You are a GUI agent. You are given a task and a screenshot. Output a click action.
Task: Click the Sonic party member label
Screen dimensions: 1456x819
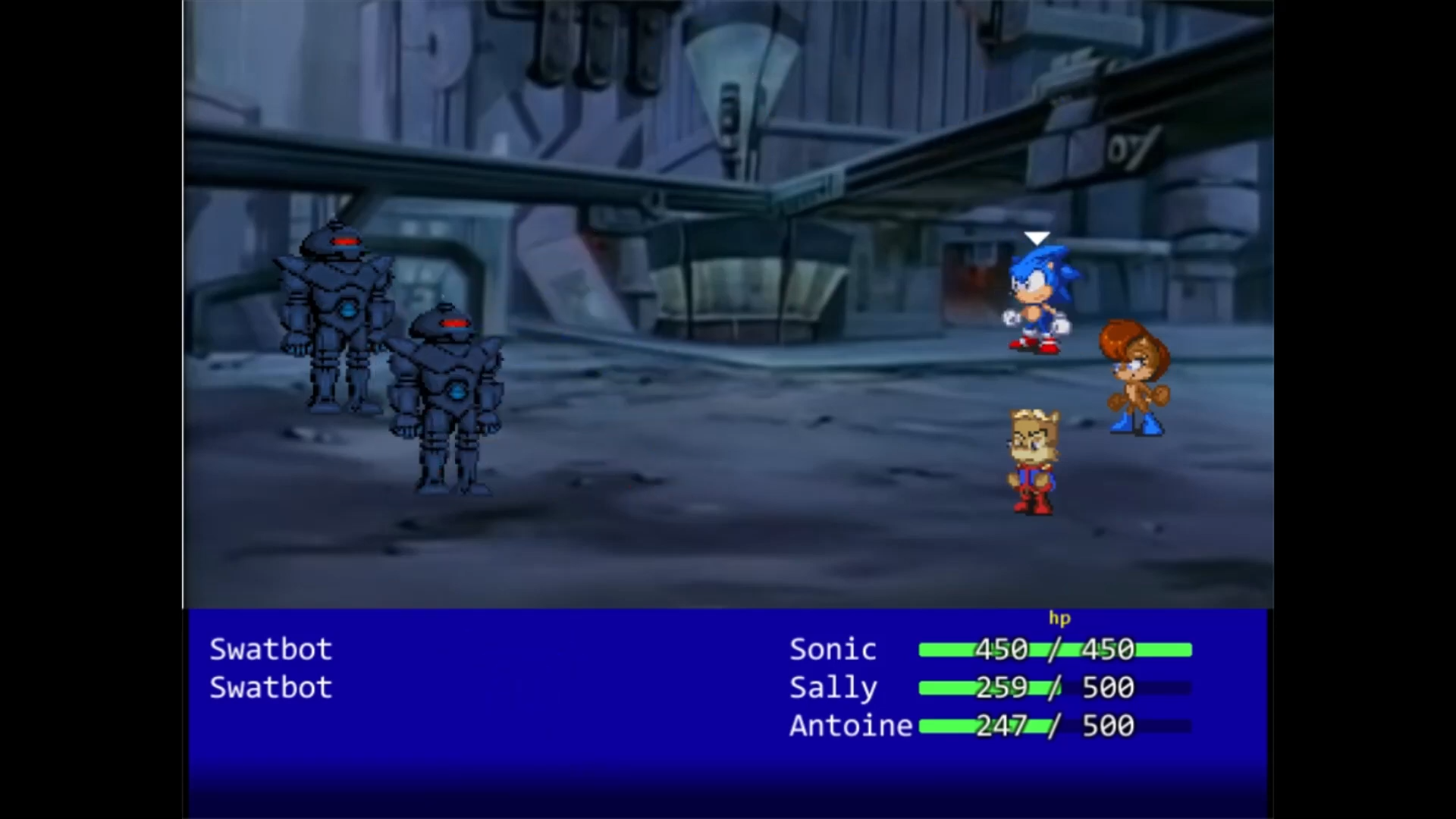coord(832,649)
